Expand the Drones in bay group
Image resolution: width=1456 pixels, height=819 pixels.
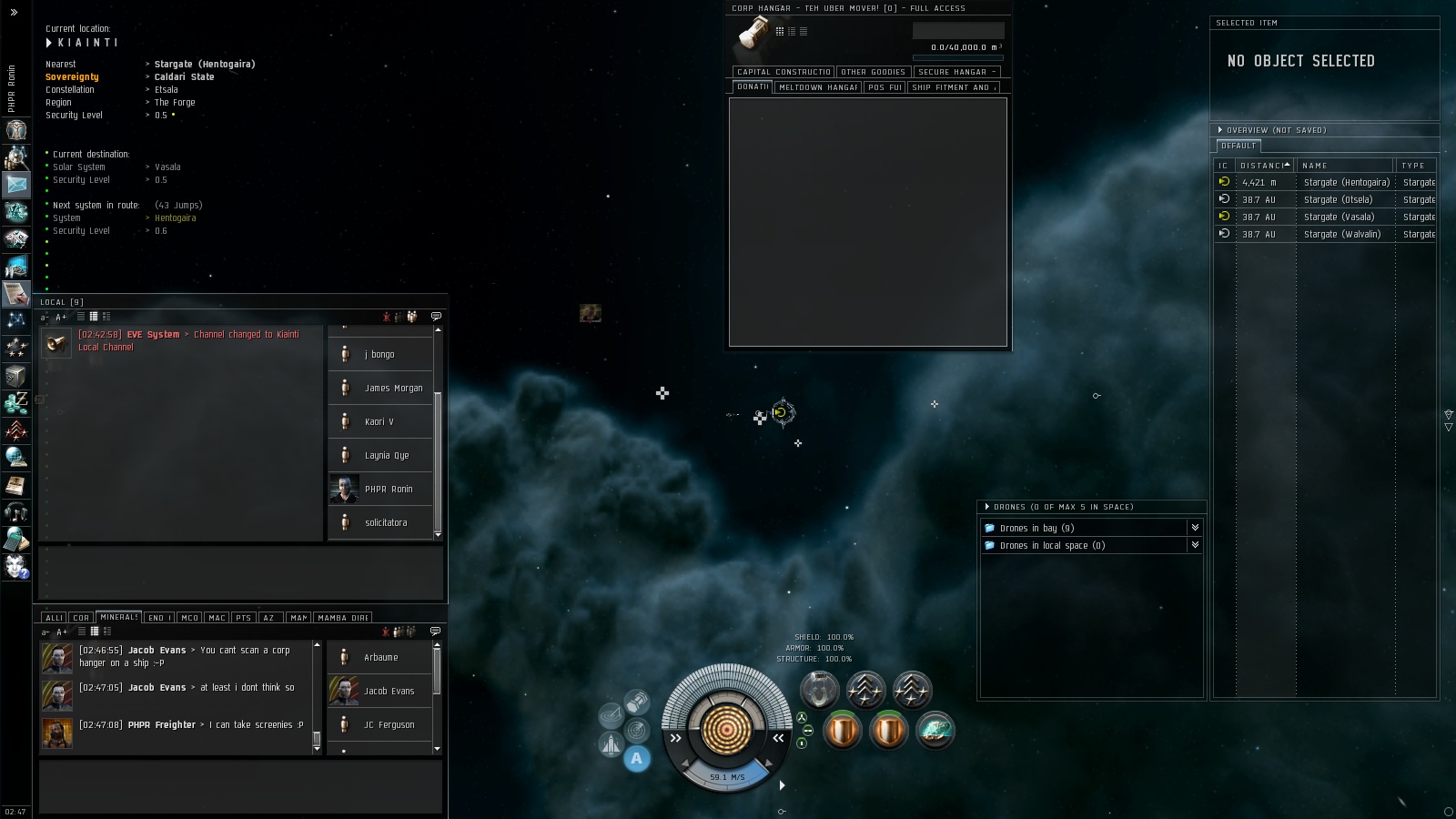tap(1036, 528)
